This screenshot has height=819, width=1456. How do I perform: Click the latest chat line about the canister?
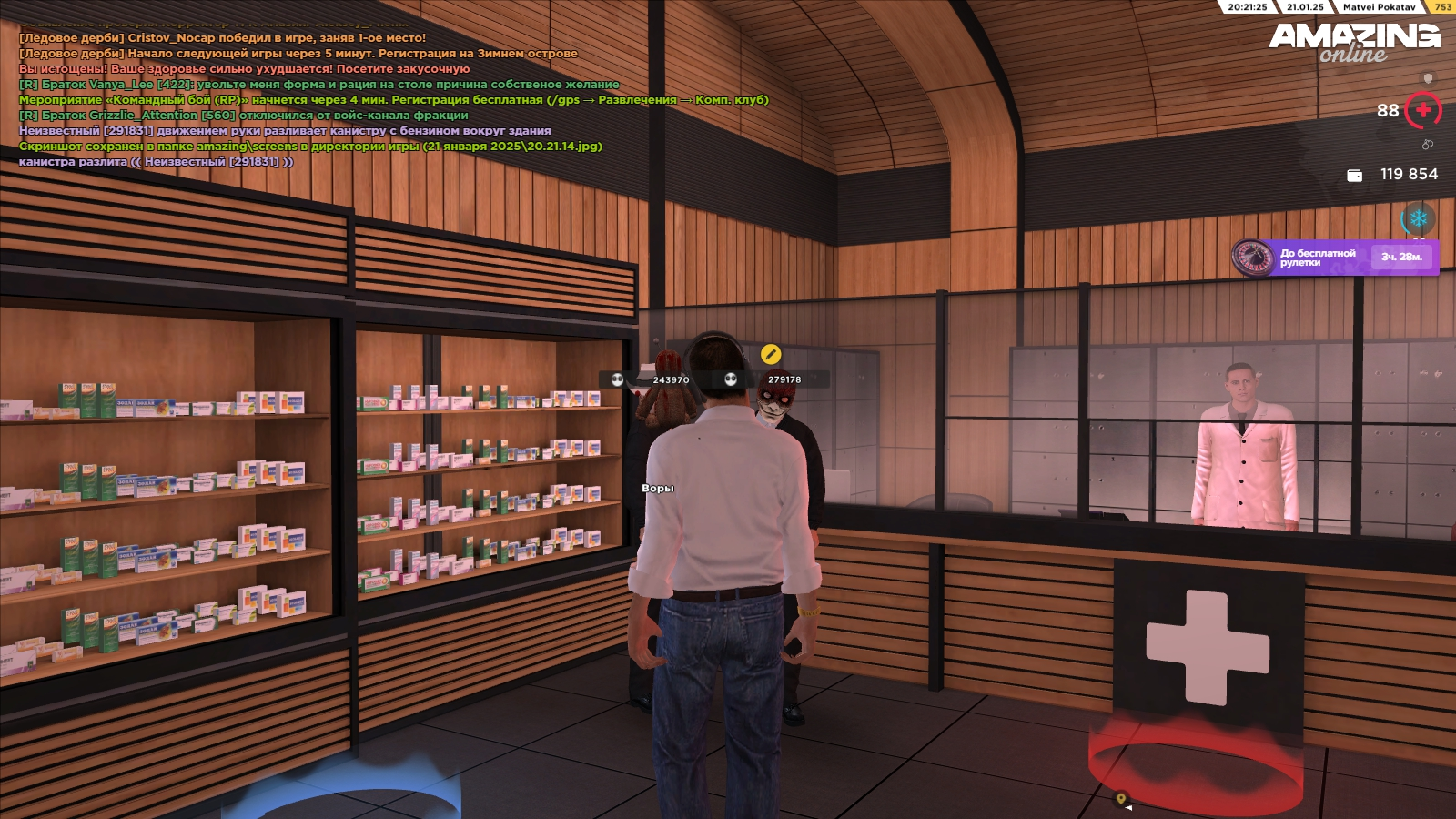[157, 162]
